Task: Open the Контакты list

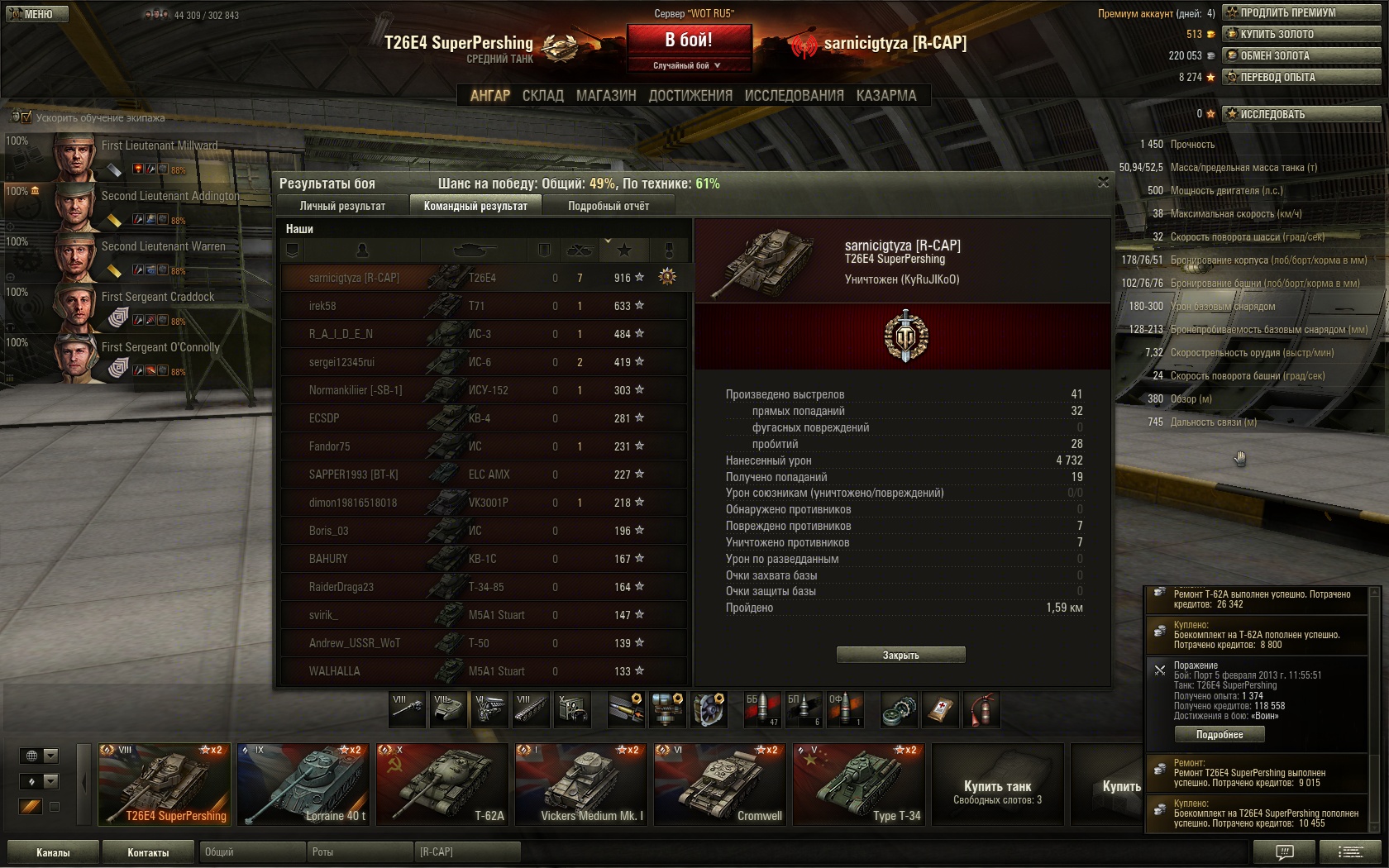Action: pyautogui.click(x=148, y=852)
